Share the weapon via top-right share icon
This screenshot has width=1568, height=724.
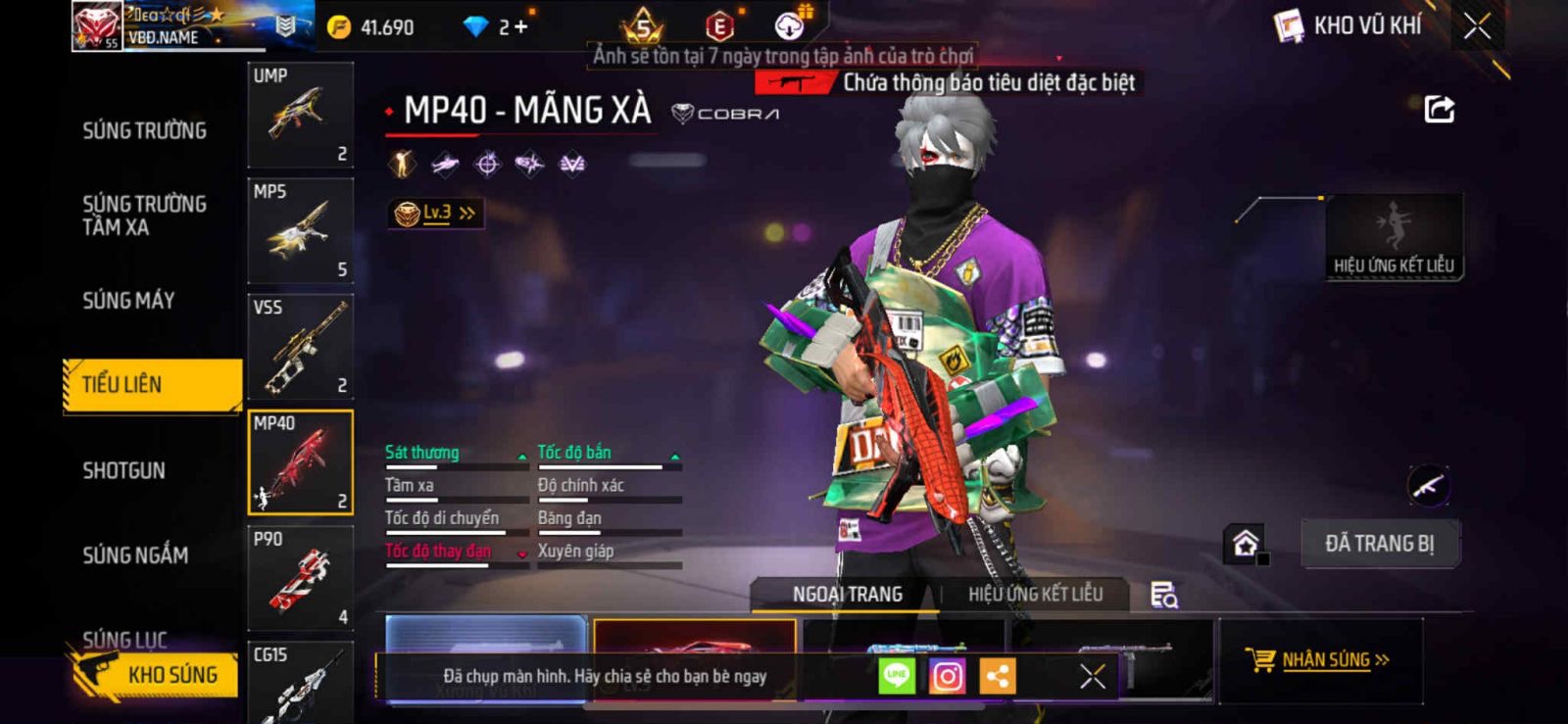pyautogui.click(x=1439, y=109)
